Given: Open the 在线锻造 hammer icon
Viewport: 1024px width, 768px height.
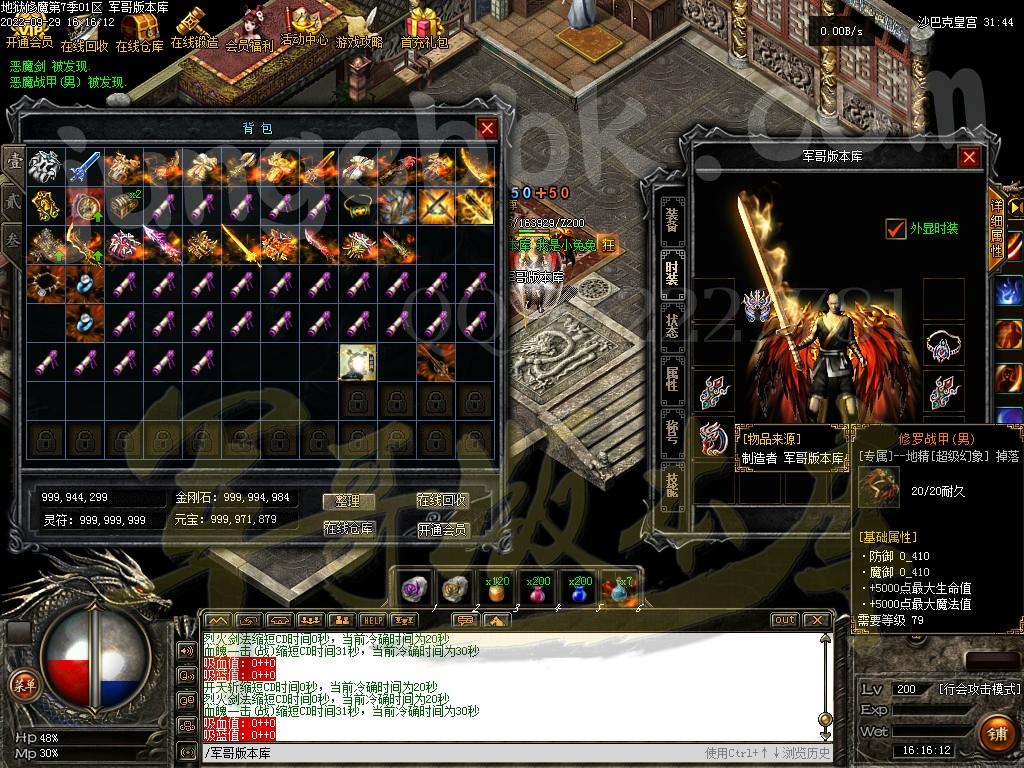Looking at the screenshot, I should click(x=194, y=28).
